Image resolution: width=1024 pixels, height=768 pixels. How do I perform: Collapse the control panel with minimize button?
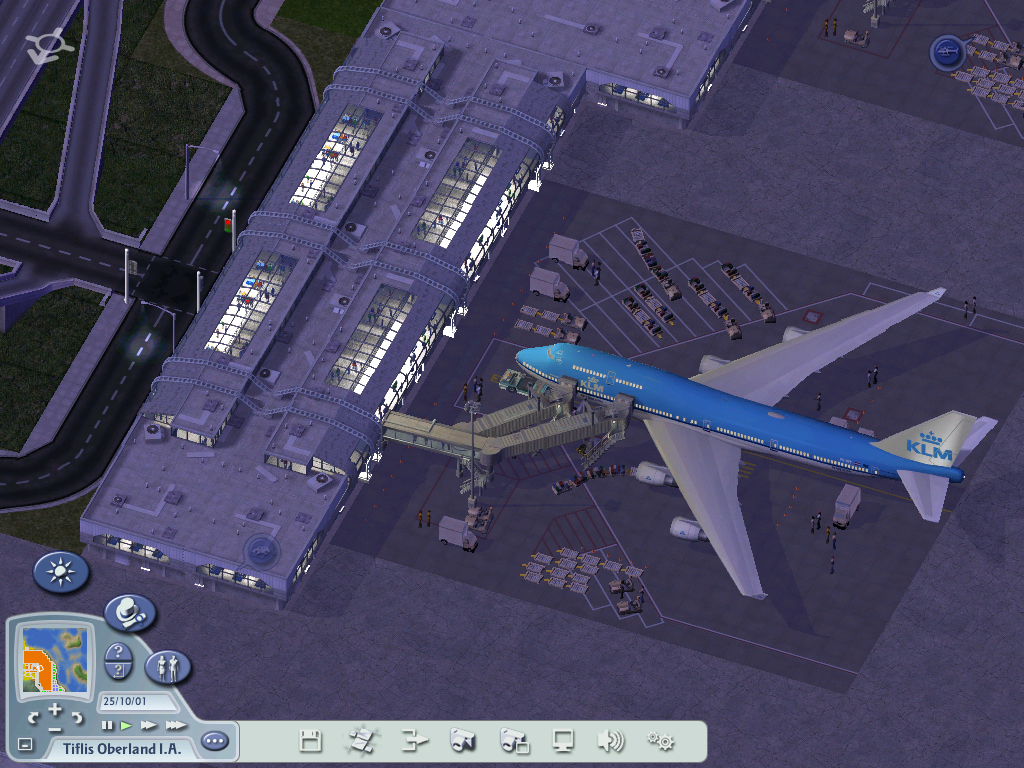tap(25, 745)
